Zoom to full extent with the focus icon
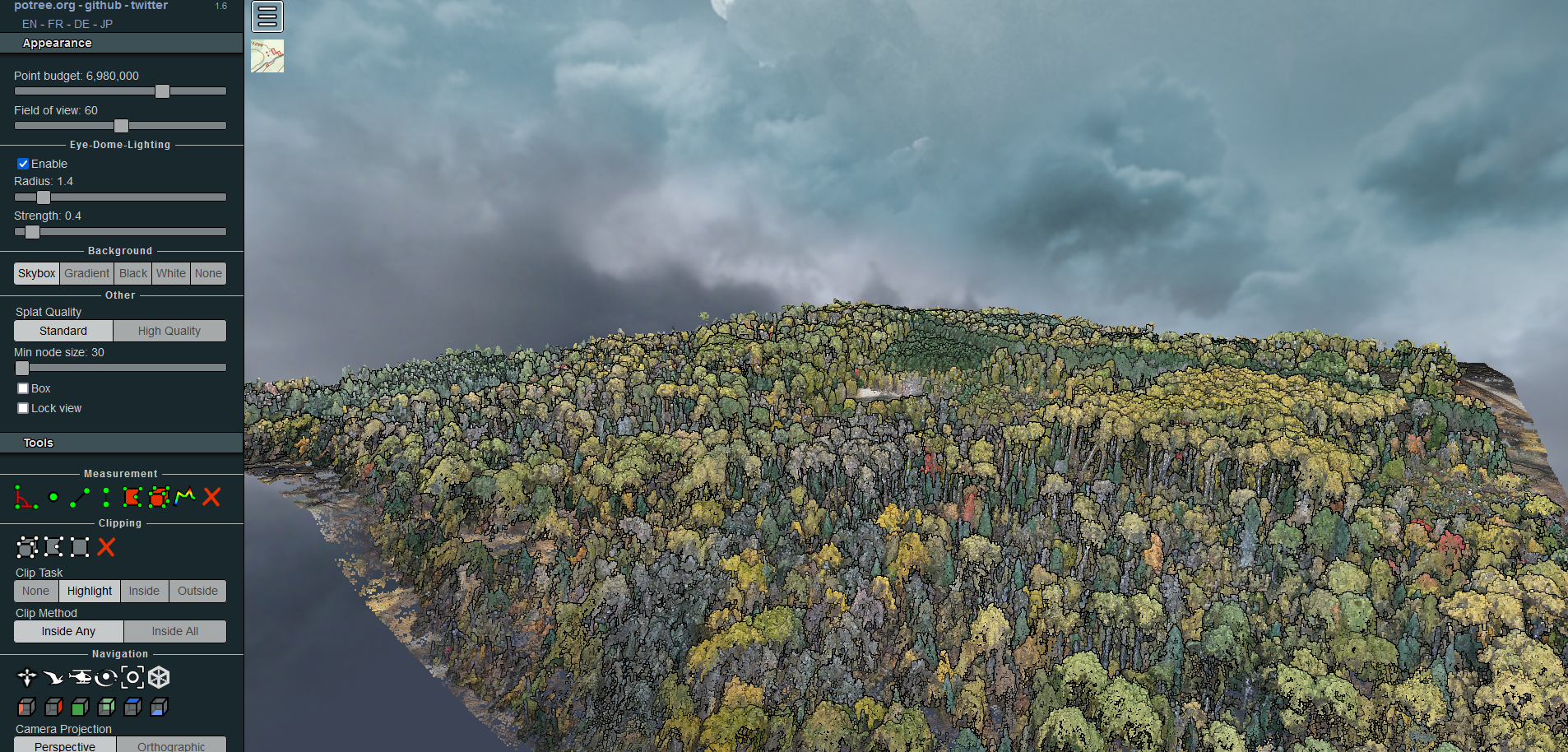This screenshot has width=1568, height=752. (132, 677)
